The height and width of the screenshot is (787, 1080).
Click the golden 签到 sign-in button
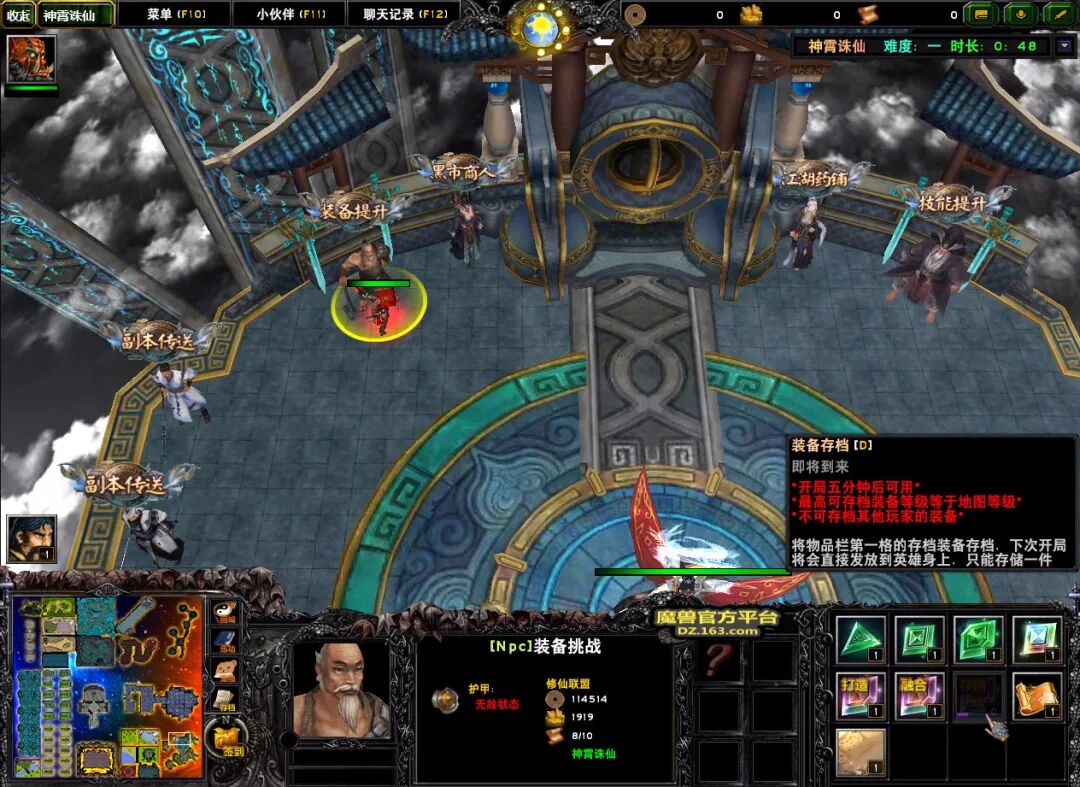point(227,741)
